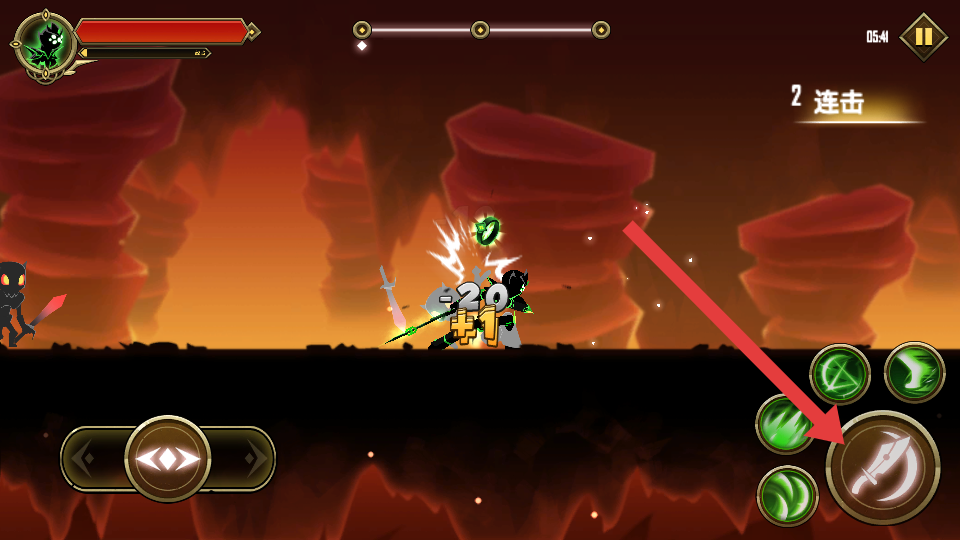Image resolution: width=960 pixels, height=540 pixels.
Task: Tap the center movement joystick knob
Action: point(168,459)
